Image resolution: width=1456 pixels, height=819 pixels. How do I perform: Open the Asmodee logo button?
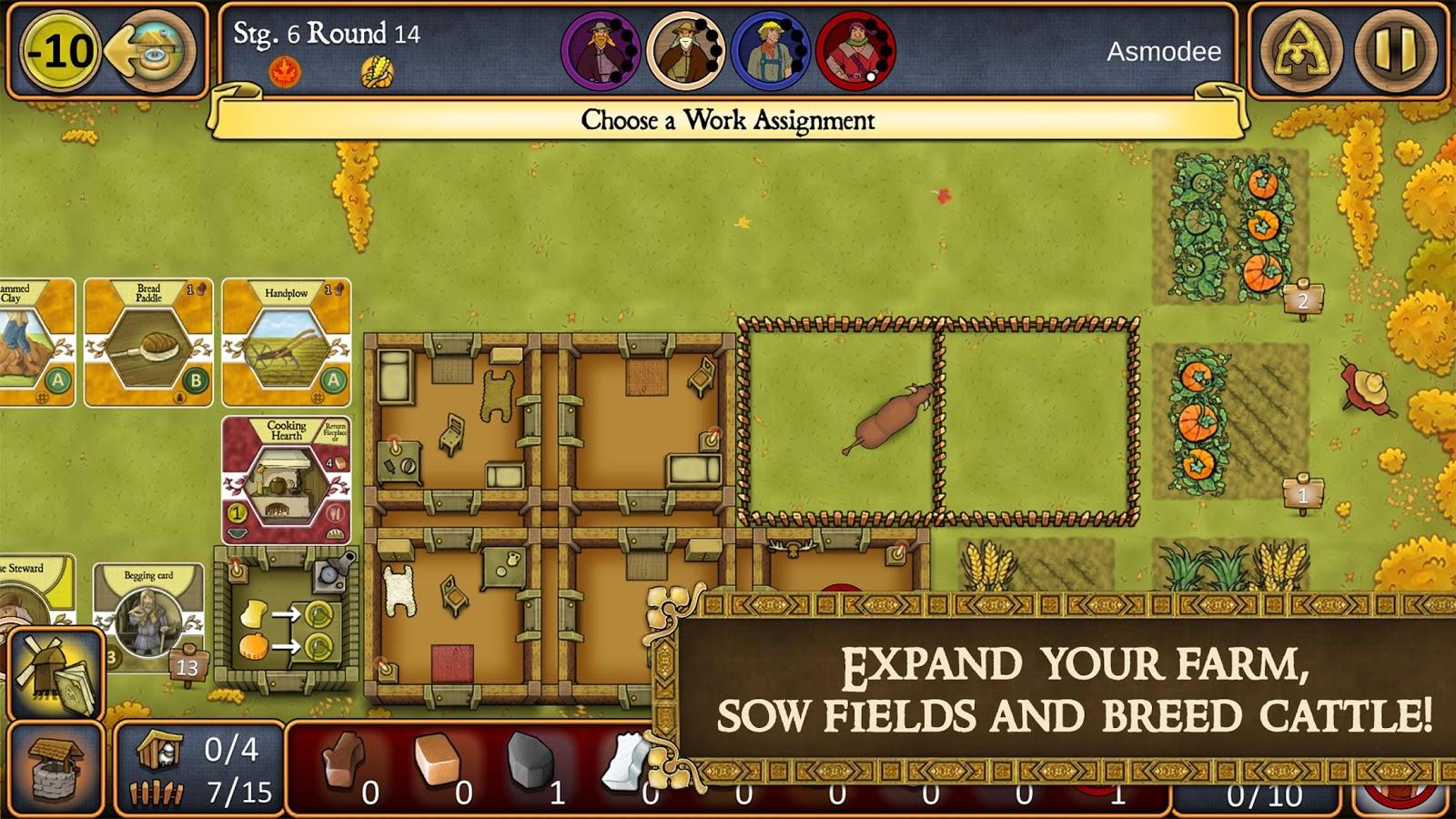click(x=1298, y=50)
